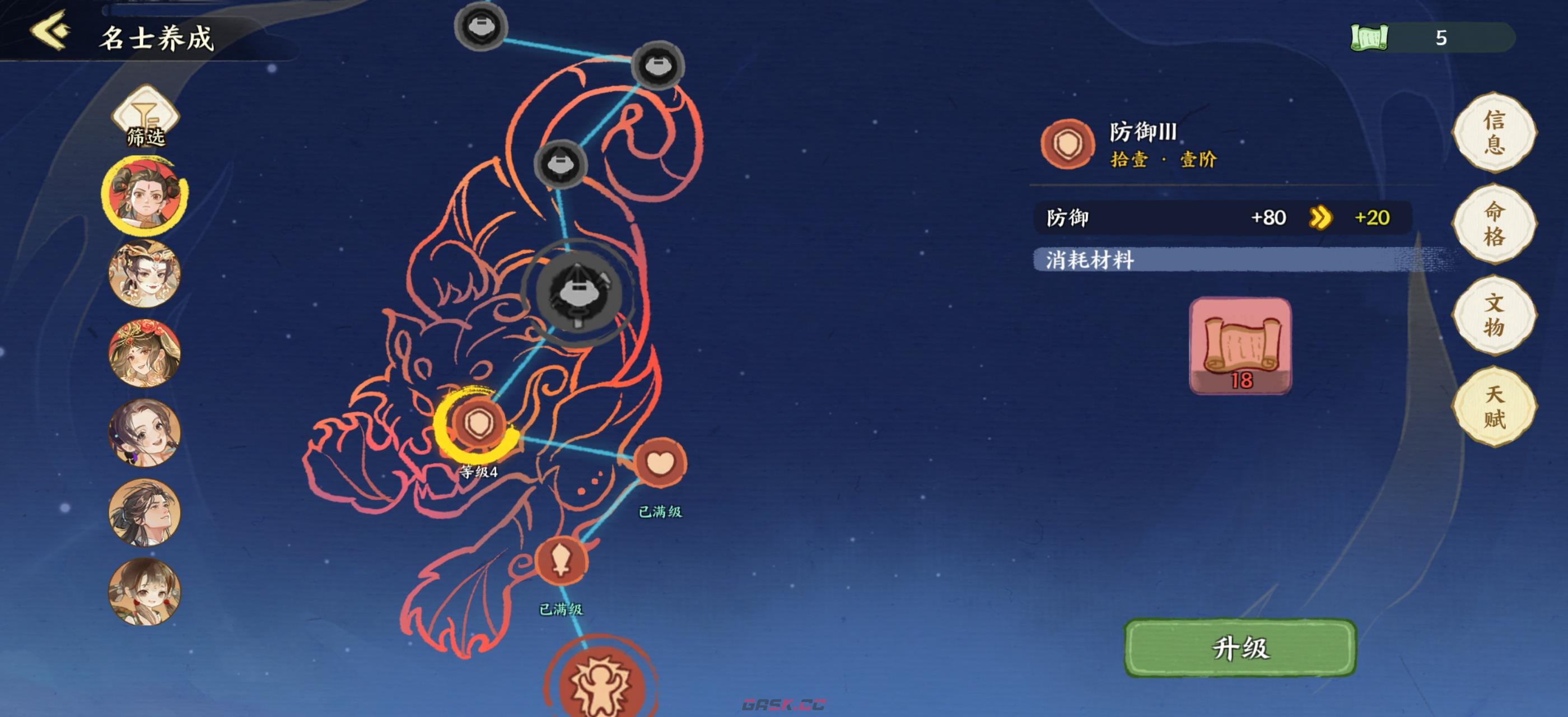Open the 天赋 tab
1568x717 pixels.
tap(1494, 407)
